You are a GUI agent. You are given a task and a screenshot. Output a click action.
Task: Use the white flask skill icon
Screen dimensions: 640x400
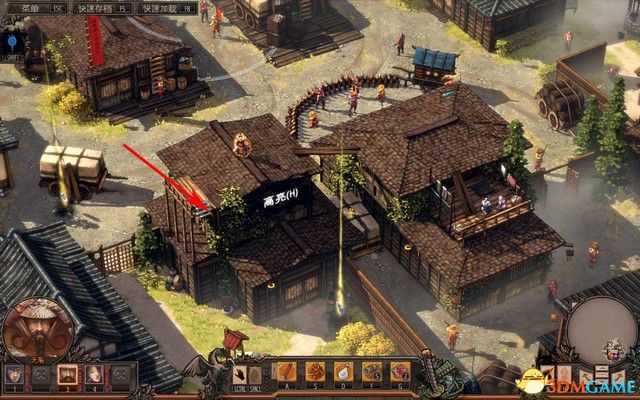[x=344, y=372]
